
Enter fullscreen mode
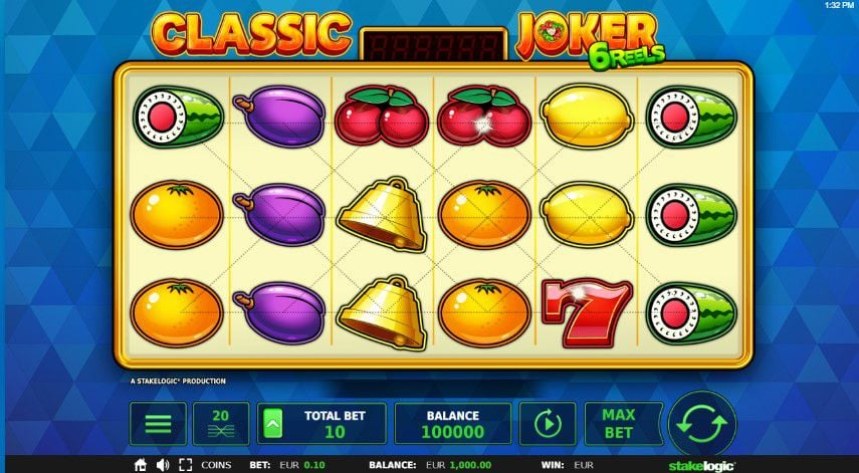[185, 465]
